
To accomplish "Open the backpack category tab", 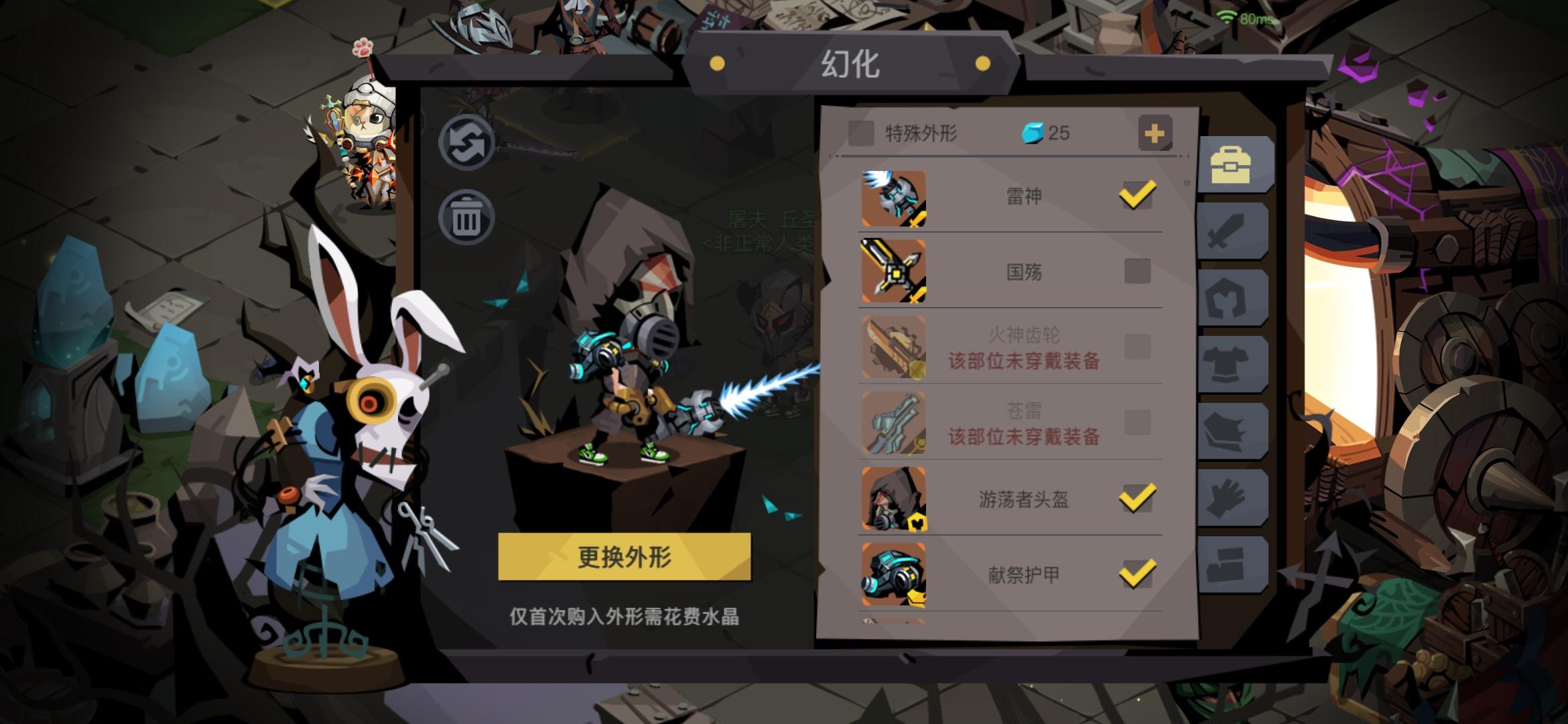I will [1236, 163].
